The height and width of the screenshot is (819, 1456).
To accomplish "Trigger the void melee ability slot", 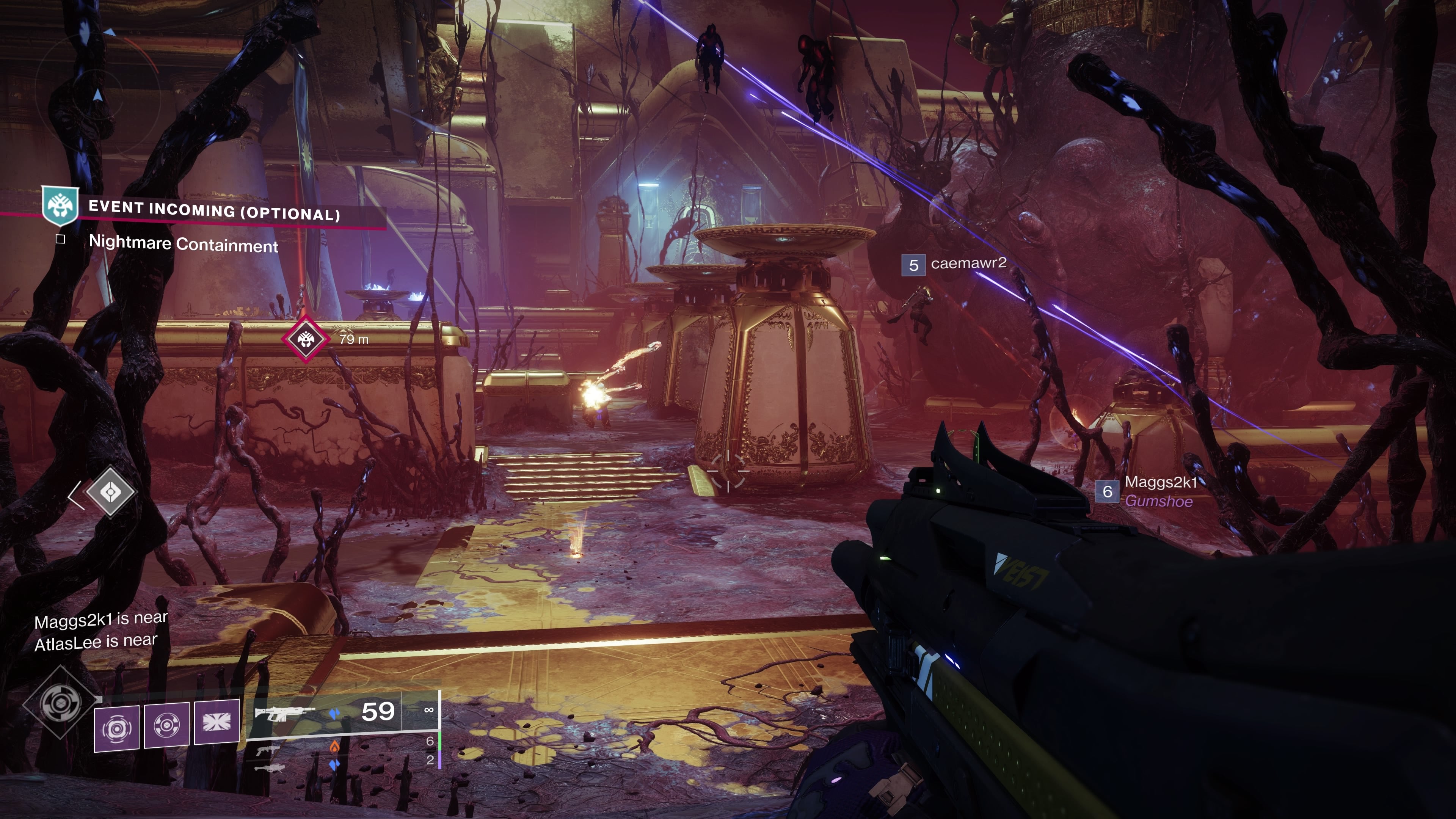I will pos(167,725).
